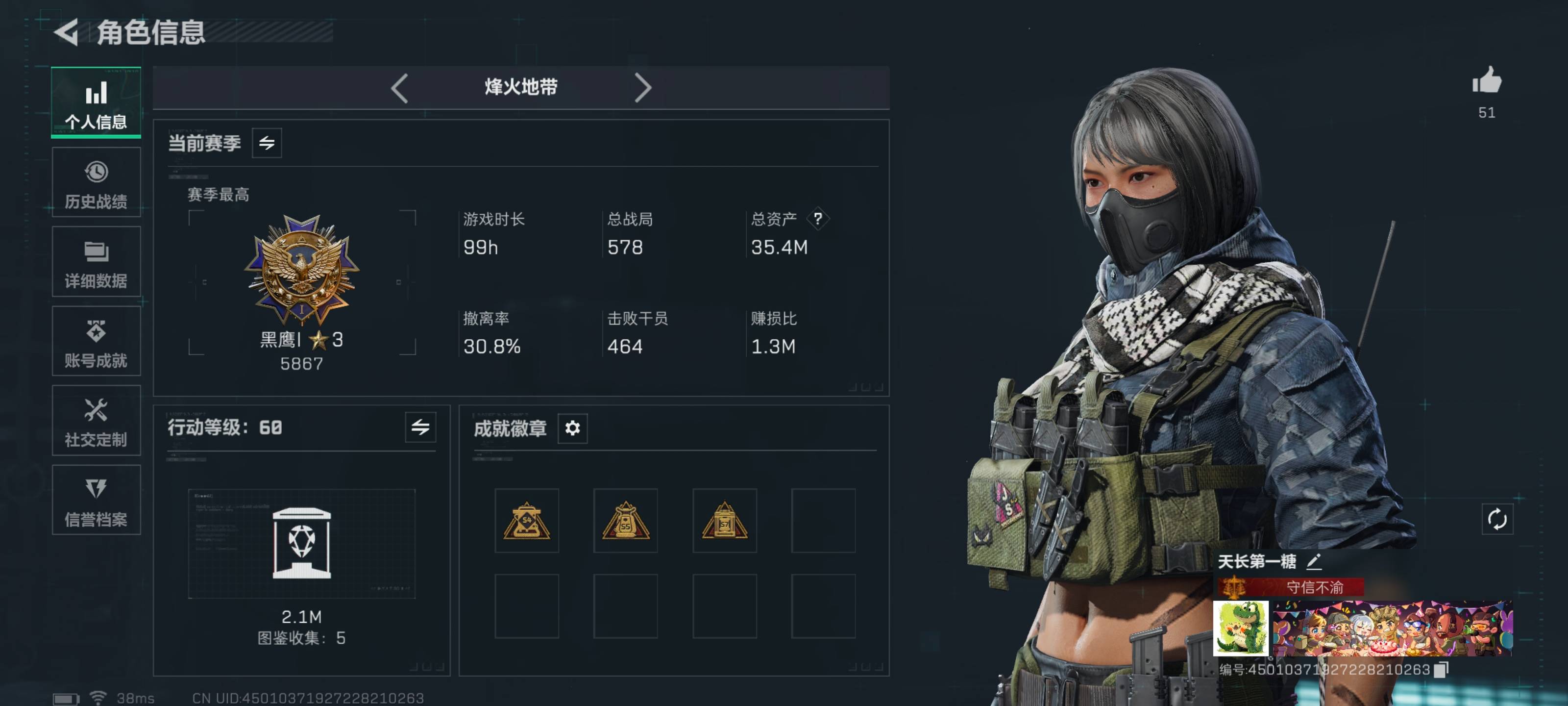The image size is (1568, 706).
Task: Show the 社交定制 tab
Action: (96, 421)
